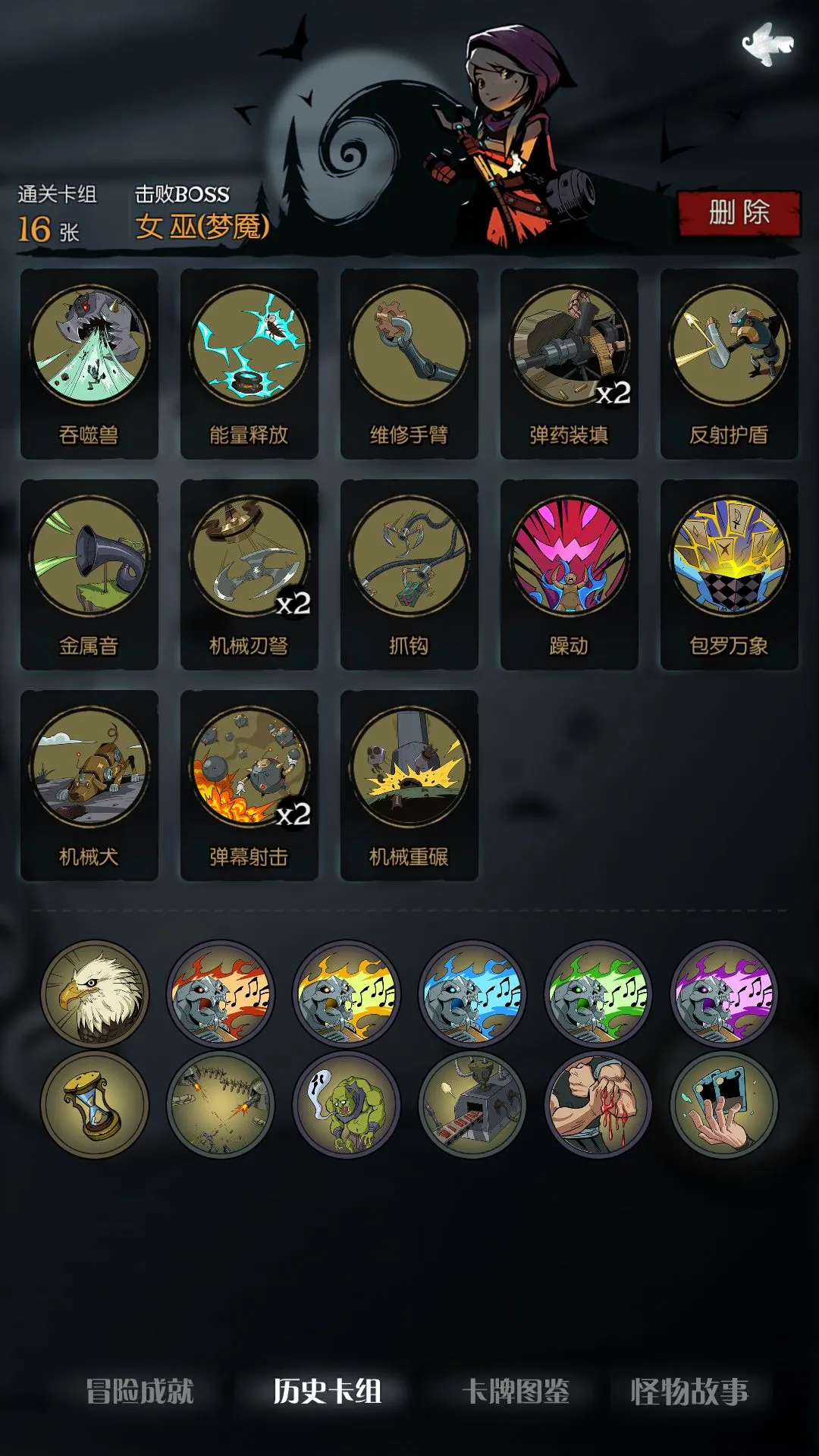Image resolution: width=819 pixels, height=1456 pixels.
Task: Select the 历史卡组 tab
Action: click(x=328, y=1392)
